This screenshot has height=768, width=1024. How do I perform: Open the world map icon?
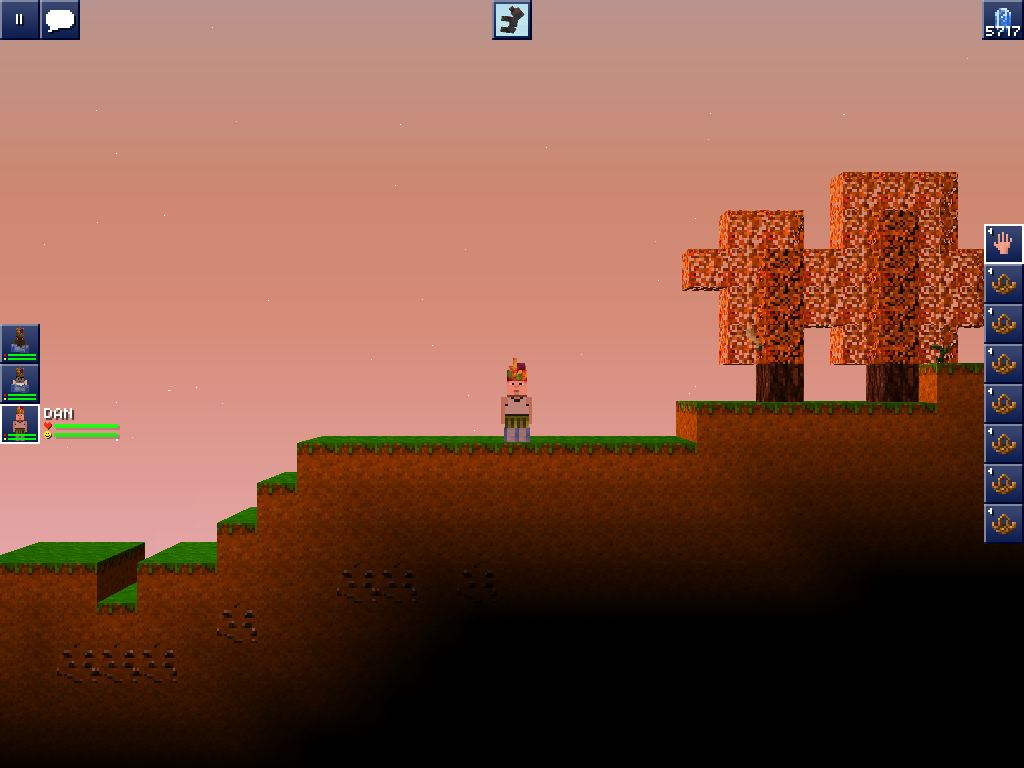[x=512, y=20]
